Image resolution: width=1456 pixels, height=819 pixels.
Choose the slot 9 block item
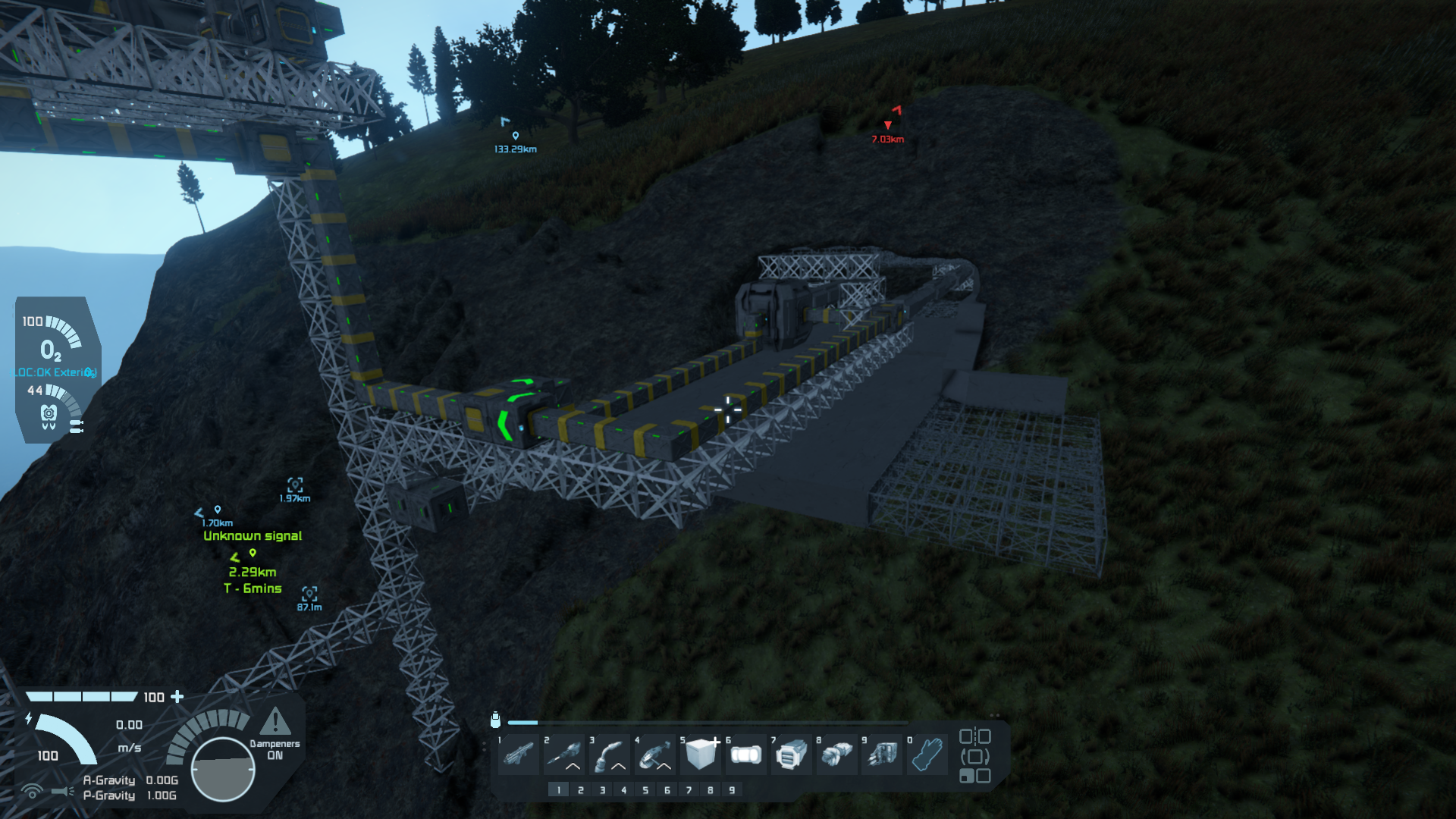pyautogui.click(x=882, y=755)
